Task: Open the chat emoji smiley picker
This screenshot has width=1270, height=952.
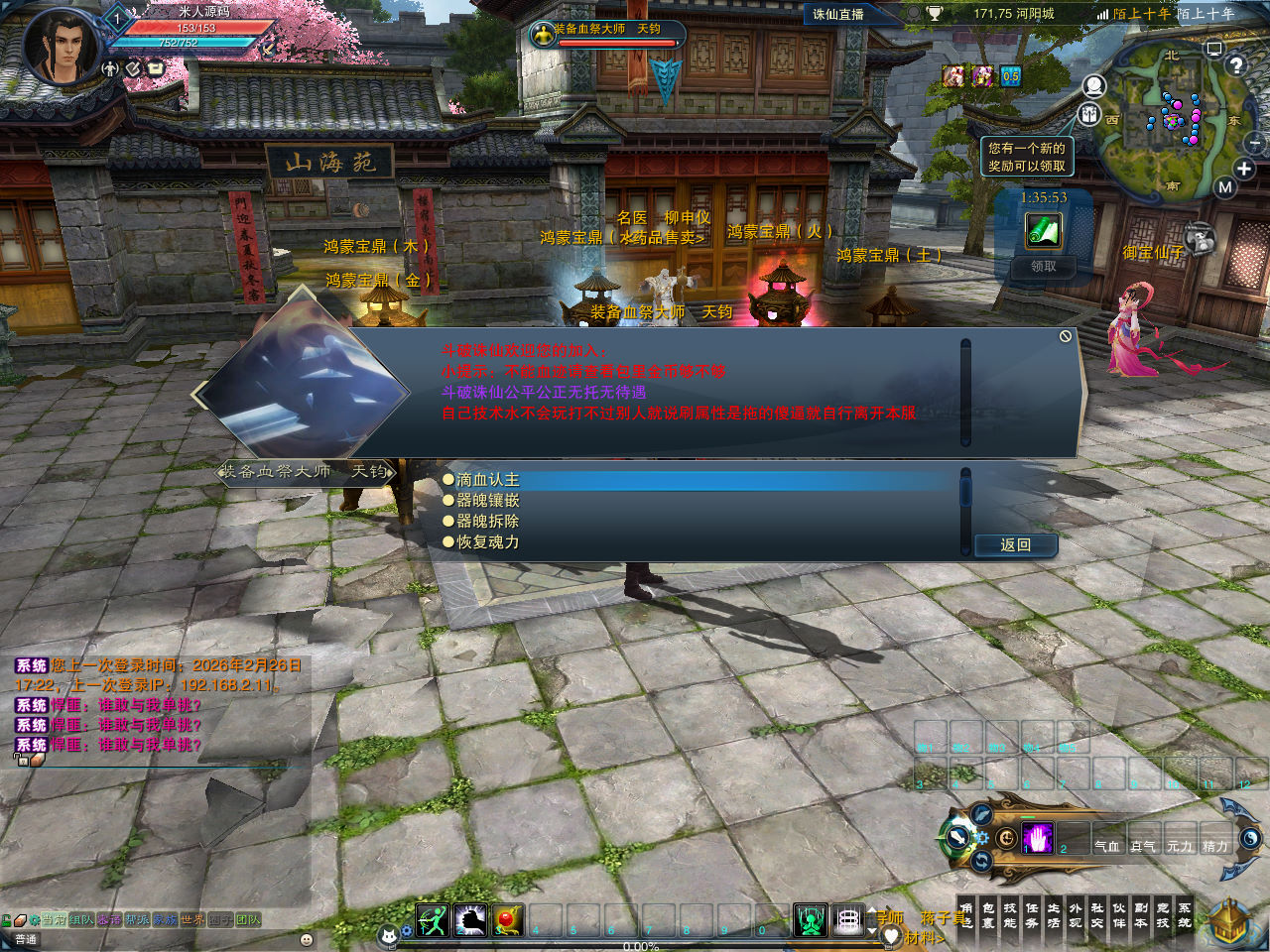Action: [x=306, y=939]
